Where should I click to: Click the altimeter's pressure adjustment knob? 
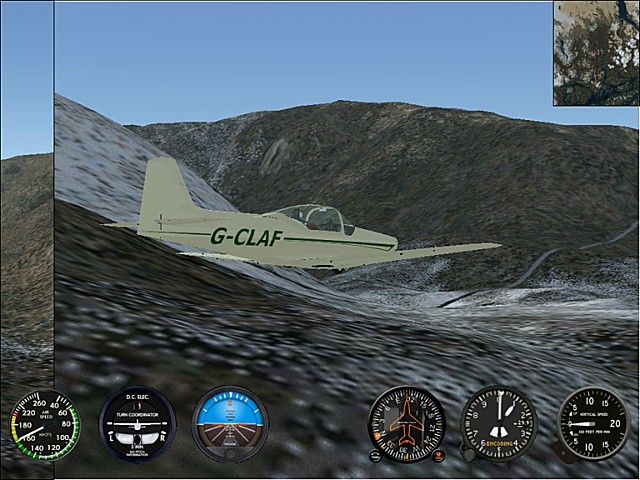tap(468, 455)
